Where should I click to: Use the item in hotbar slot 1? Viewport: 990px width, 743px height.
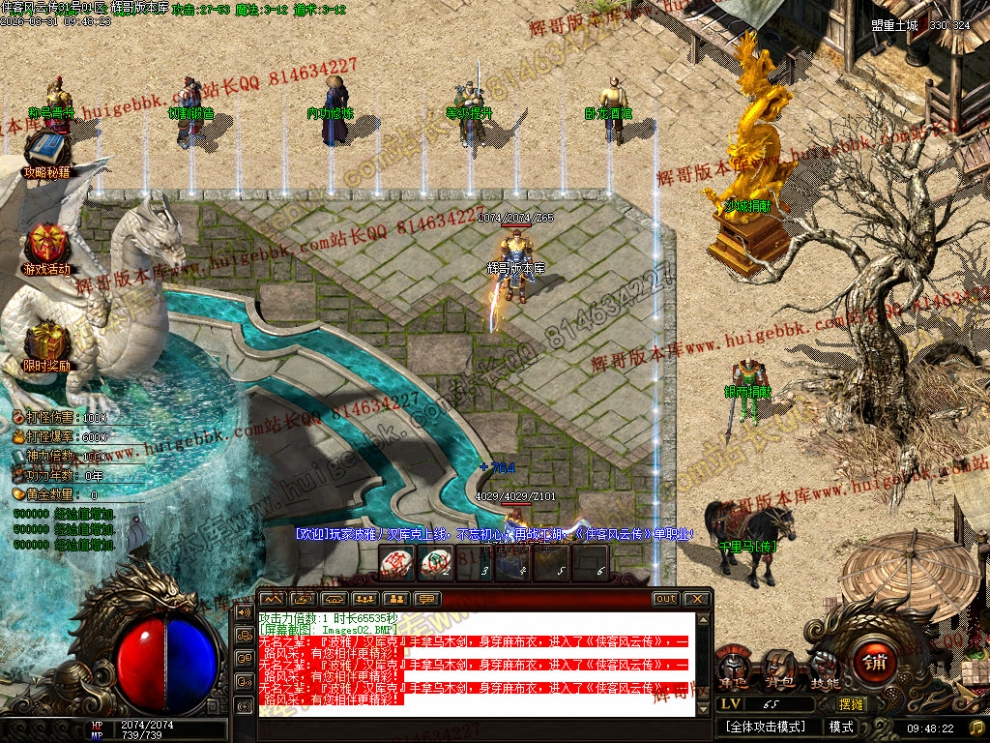coord(397,563)
